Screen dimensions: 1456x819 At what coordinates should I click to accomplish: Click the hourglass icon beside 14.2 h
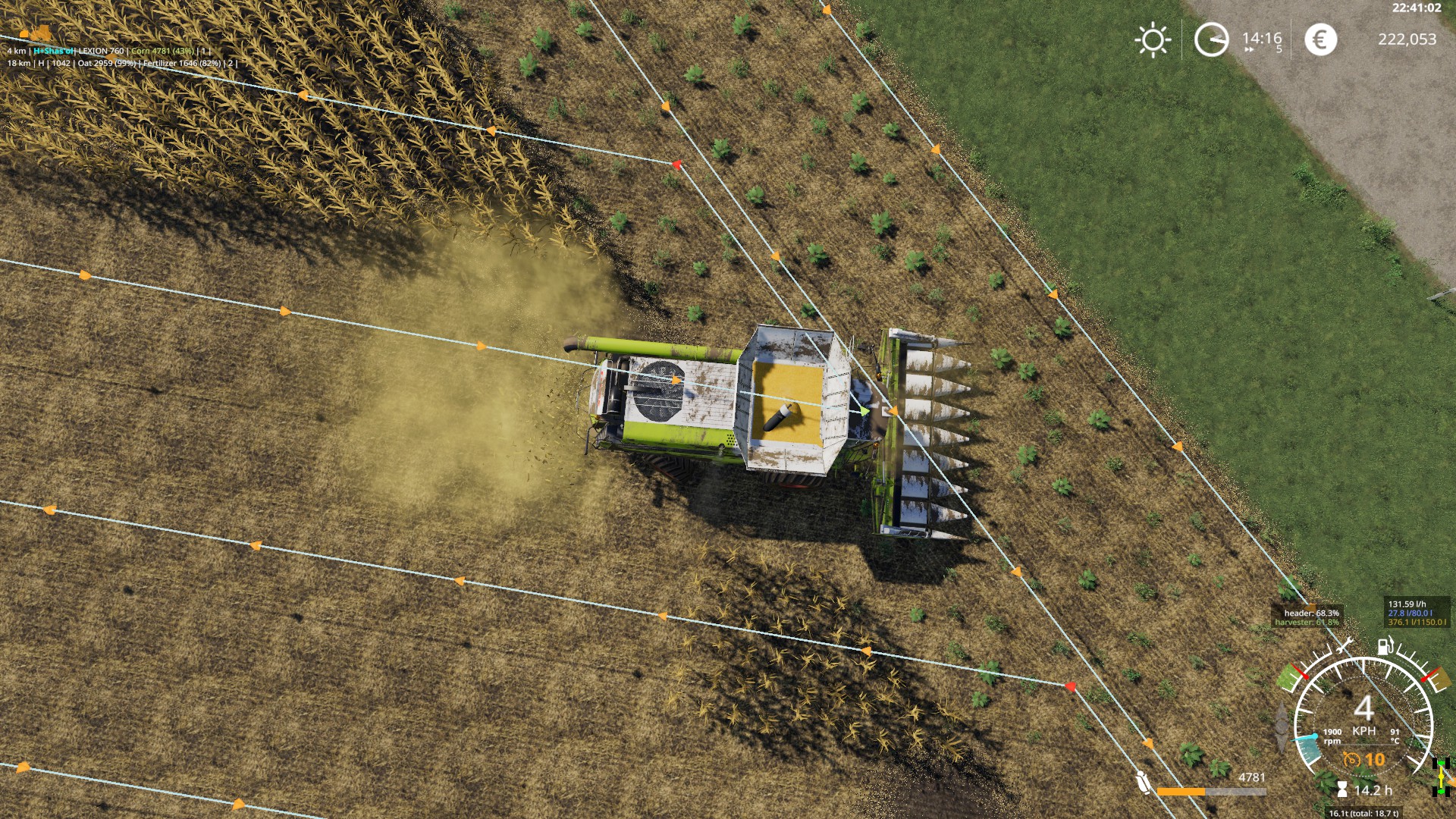click(1341, 789)
